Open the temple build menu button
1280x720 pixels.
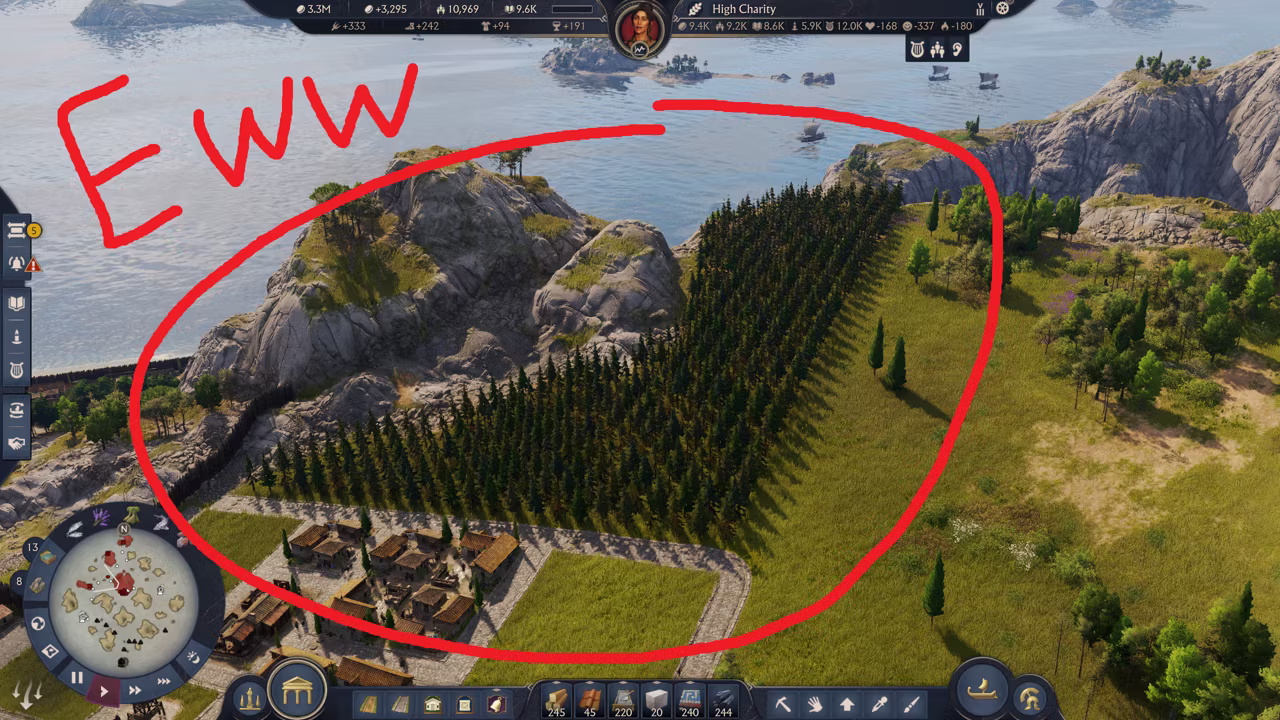click(x=298, y=688)
